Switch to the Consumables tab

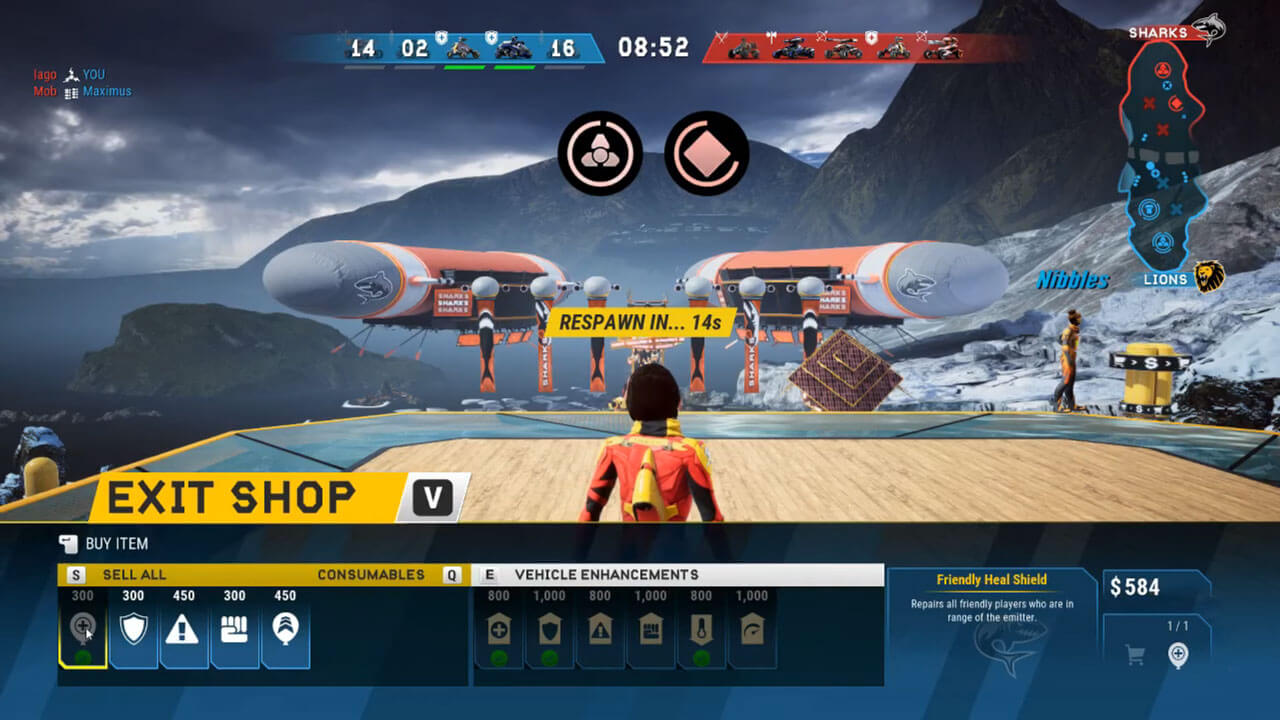(x=371, y=575)
